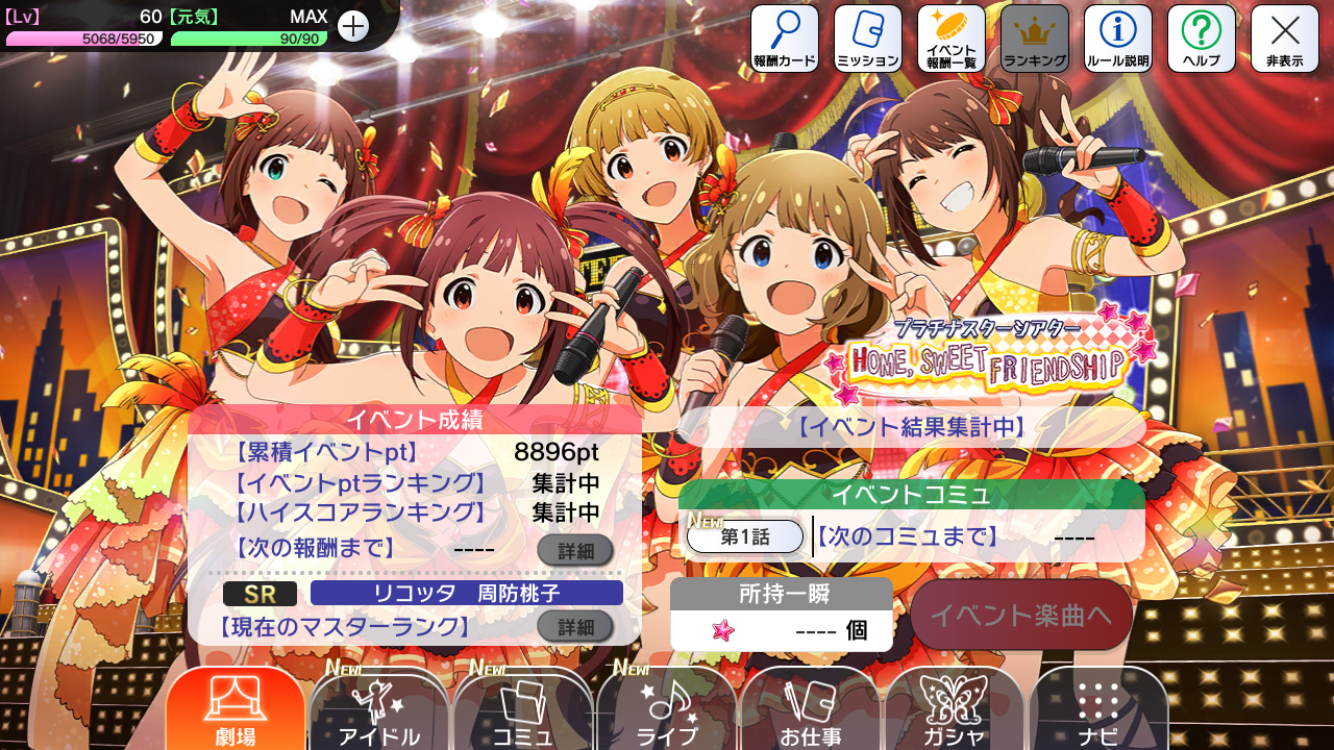Screen dimensions: 1334x750
Task: Open the ルール説明 rules explanation
Action: 1118,39
